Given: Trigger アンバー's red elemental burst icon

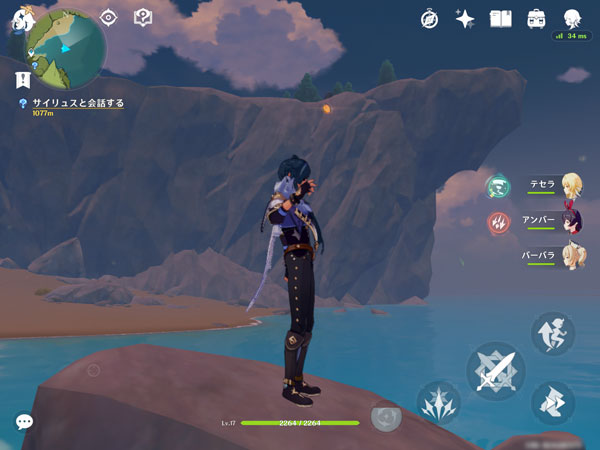Looking at the screenshot, I should click(497, 221).
